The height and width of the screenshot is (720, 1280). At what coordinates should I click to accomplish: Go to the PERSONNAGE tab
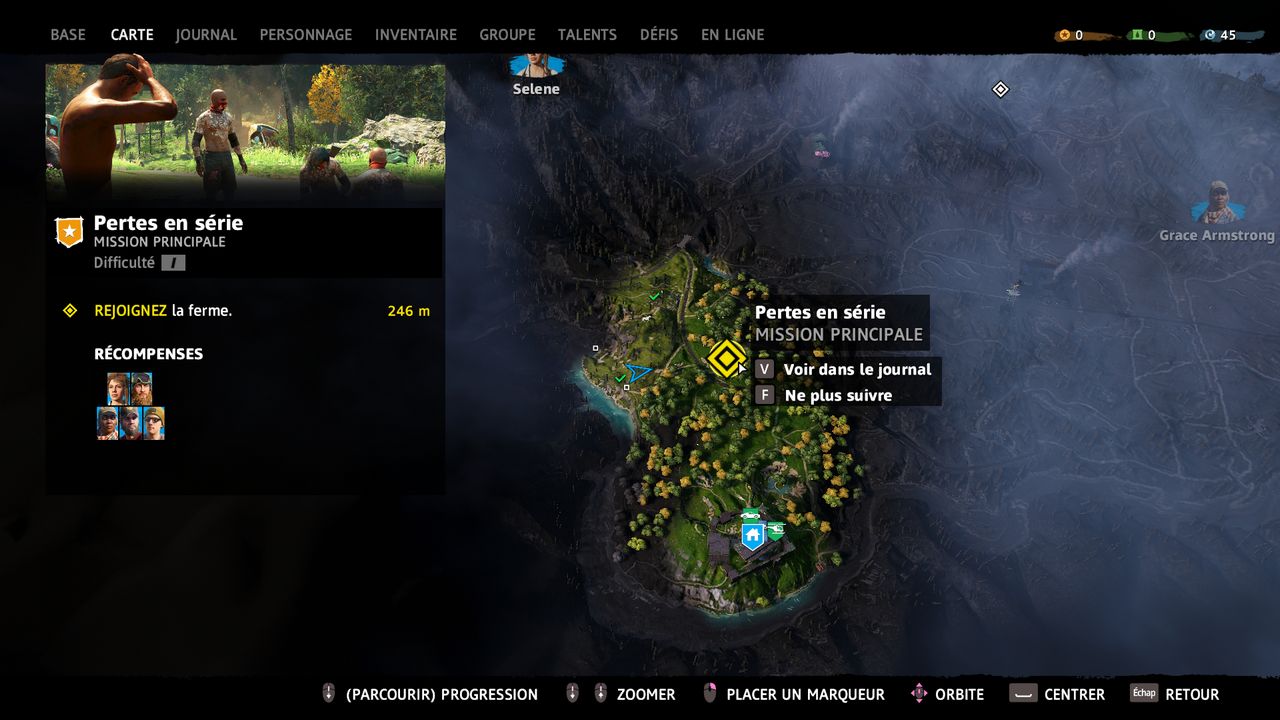(x=306, y=34)
